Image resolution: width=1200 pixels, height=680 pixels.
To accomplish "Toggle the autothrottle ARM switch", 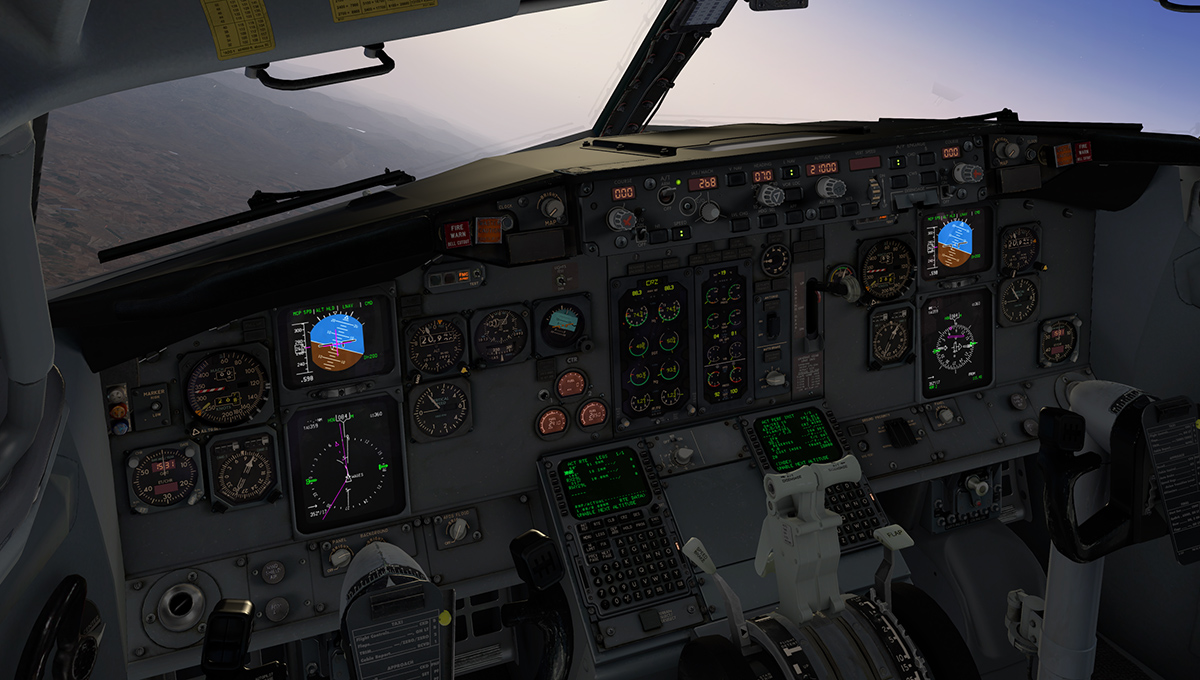I will point(666,196).
